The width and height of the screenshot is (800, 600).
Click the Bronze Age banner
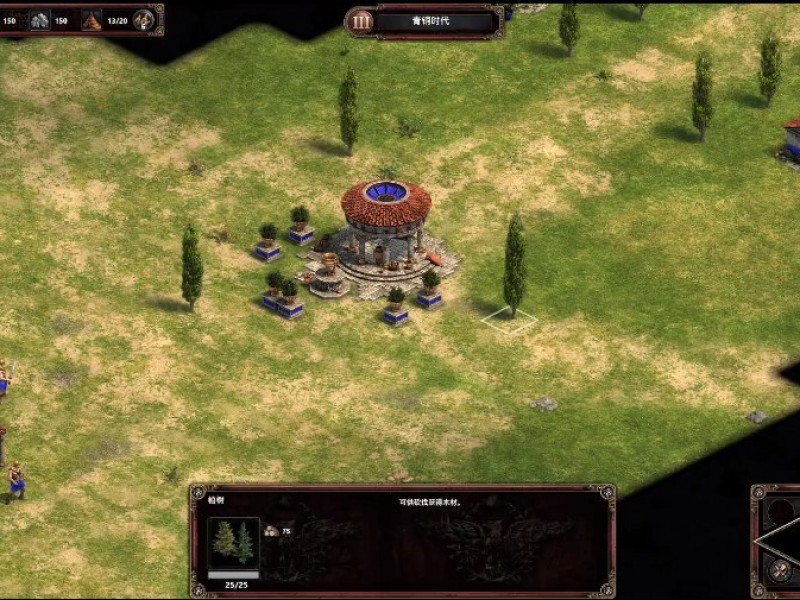[x=437, y=22]
